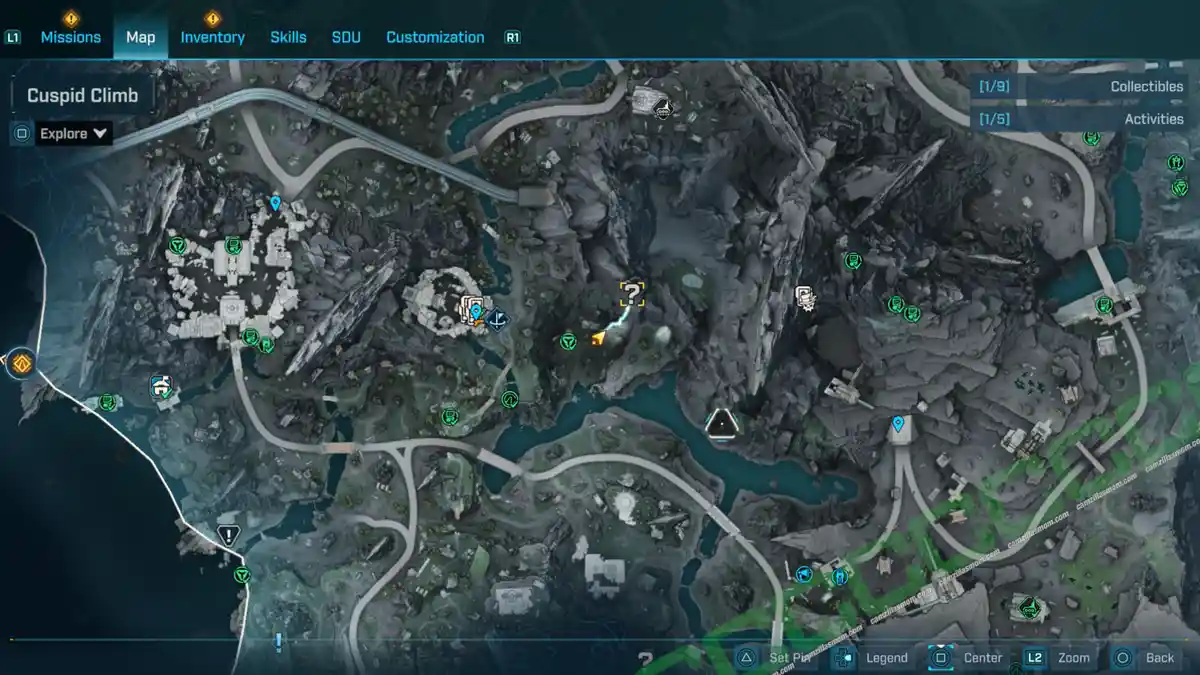Viewport: 1200px width, 675px height.
Task: Select the Skills tab
Action: (x=288, y=37)
